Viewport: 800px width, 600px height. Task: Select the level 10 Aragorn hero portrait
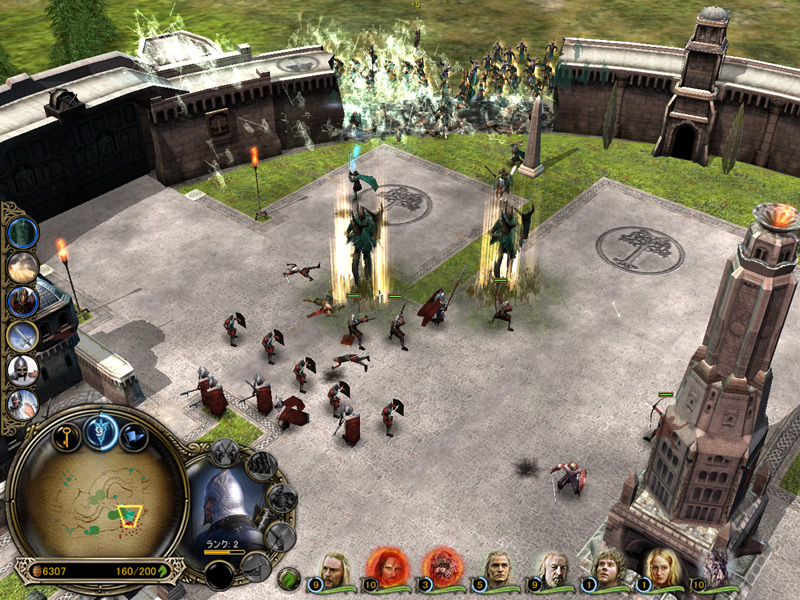[336, 569]
